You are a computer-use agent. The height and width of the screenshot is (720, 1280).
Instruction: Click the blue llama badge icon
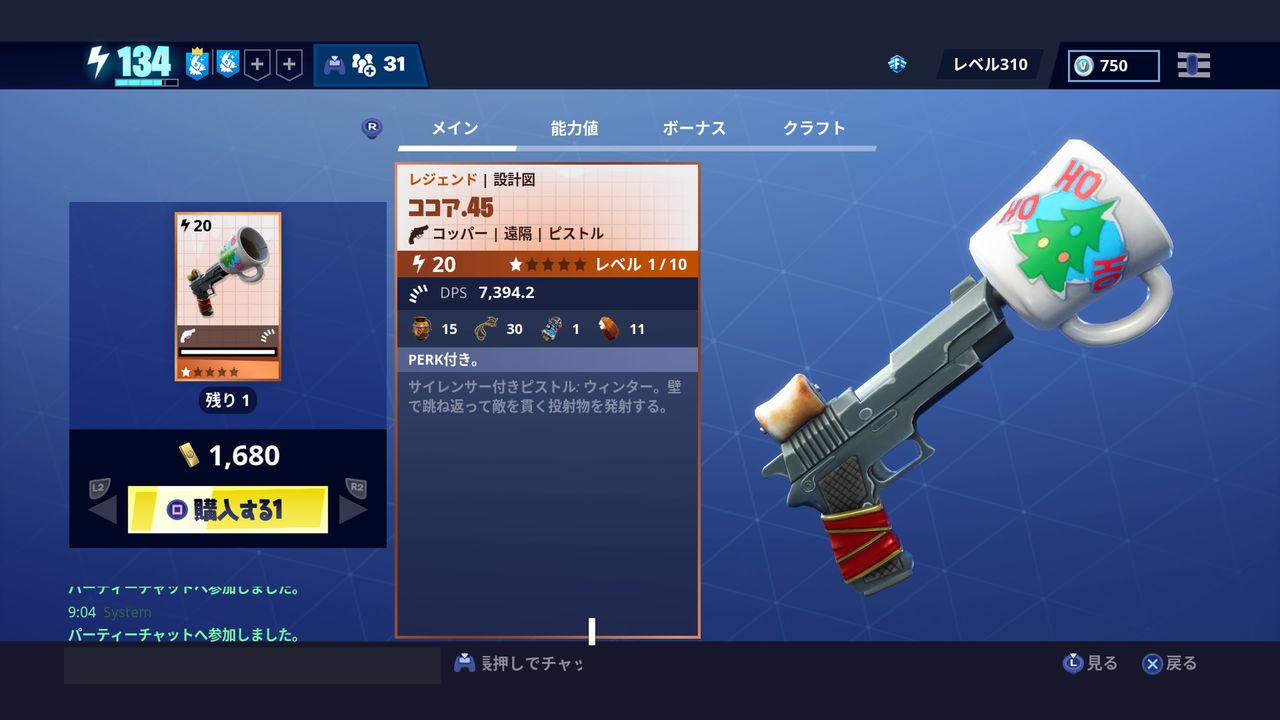click(x=228, y=62)
